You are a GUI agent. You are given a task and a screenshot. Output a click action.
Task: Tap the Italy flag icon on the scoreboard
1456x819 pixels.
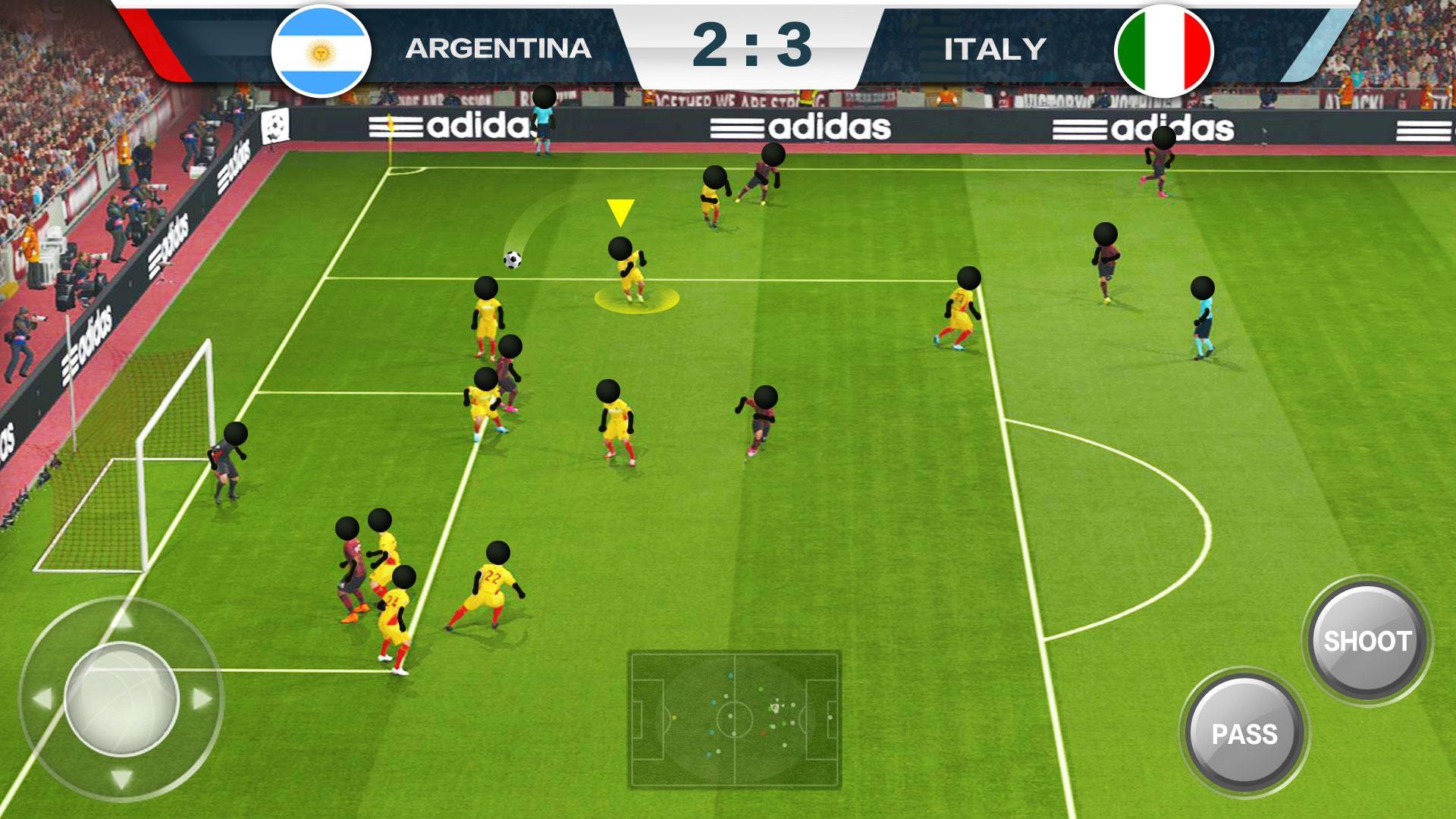pyautogui.click(x=1164, y=48)
